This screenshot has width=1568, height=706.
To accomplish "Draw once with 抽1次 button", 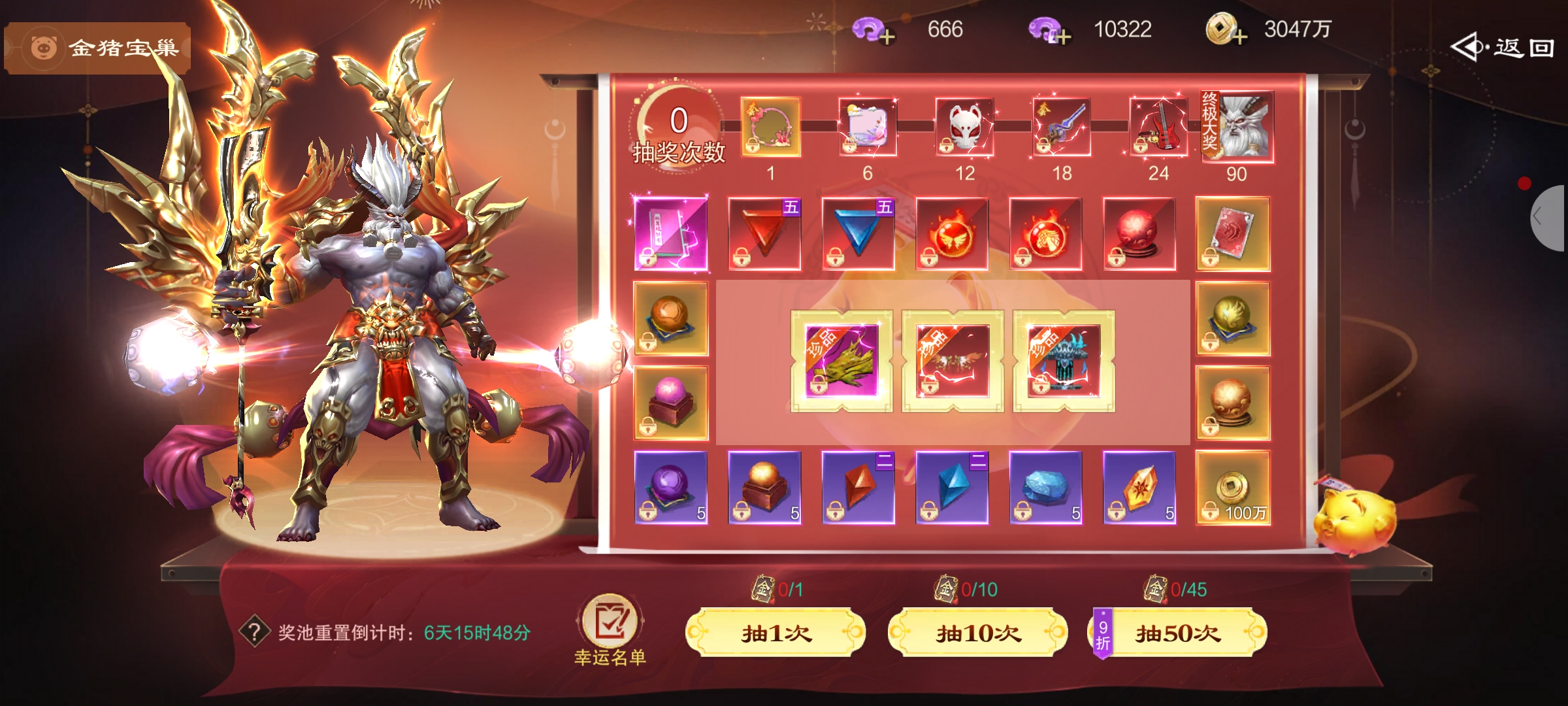I will pyautogui.click(x=776, y=632).
